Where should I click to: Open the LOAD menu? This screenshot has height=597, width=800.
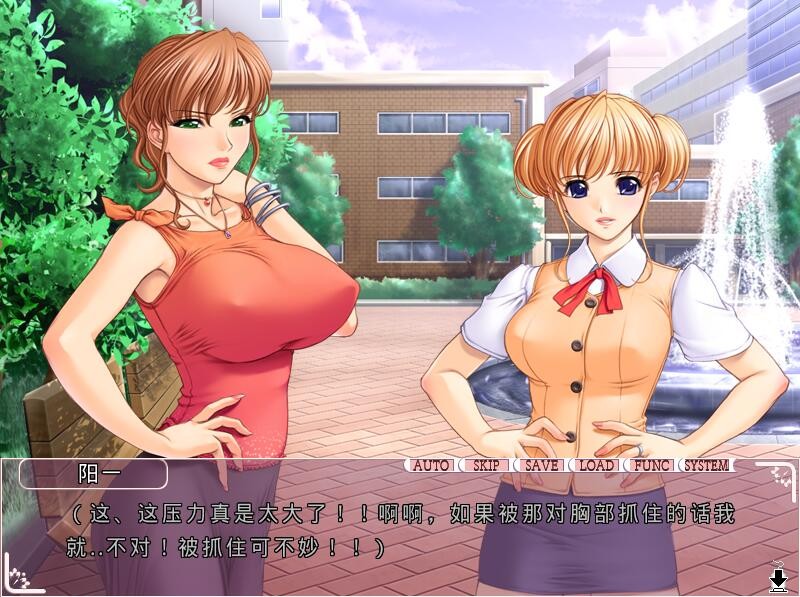(596, 465)
